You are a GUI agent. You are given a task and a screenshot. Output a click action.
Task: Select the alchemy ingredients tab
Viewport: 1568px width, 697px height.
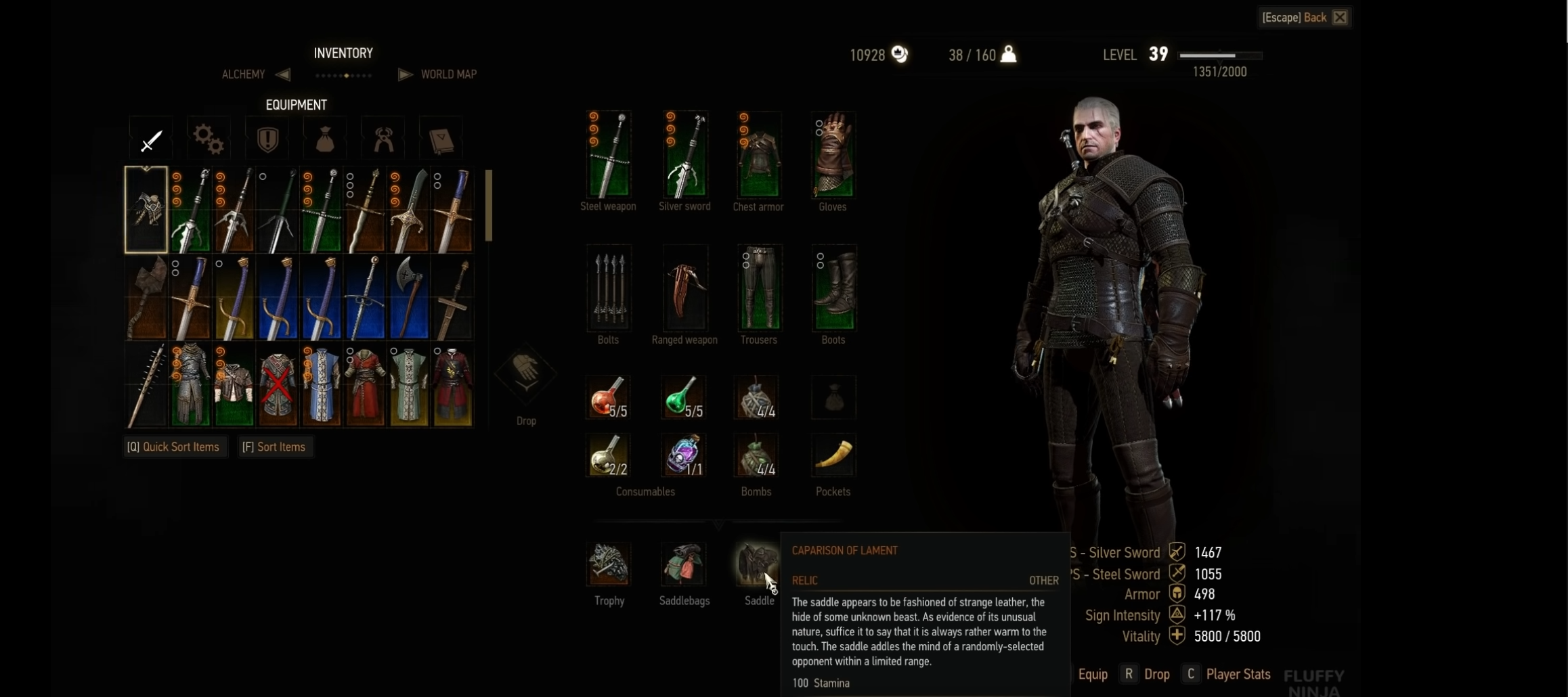[383, 139]
